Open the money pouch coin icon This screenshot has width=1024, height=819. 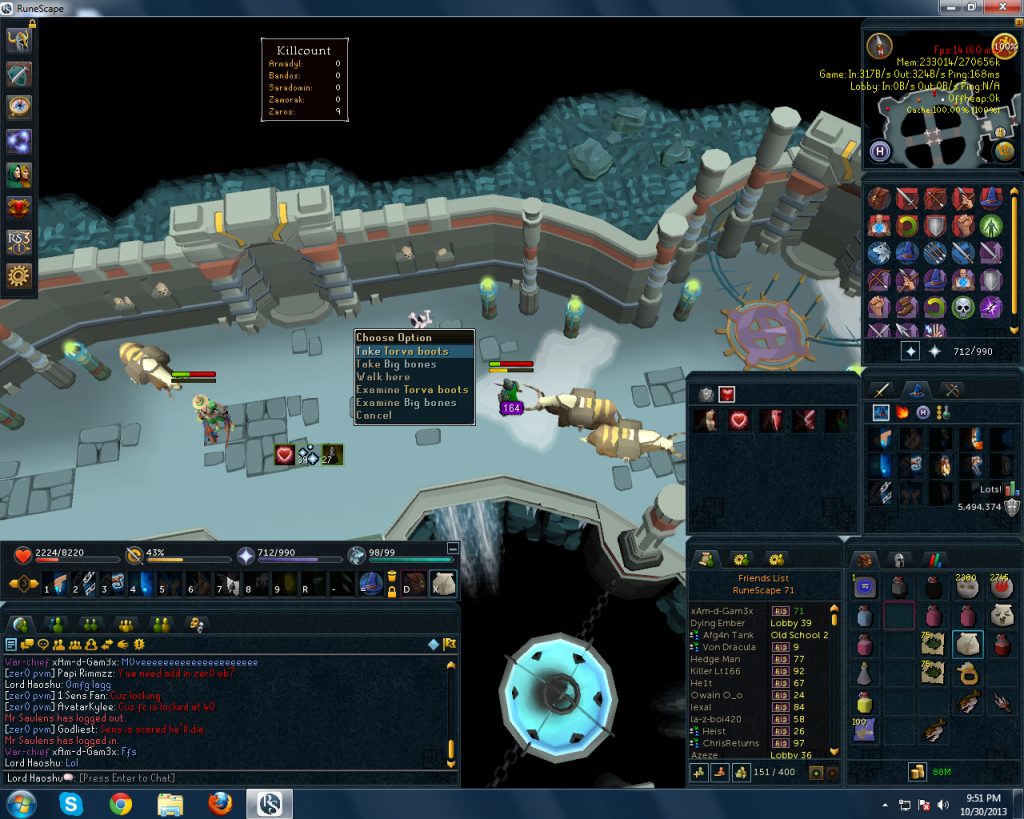click(x=916, y=771)
